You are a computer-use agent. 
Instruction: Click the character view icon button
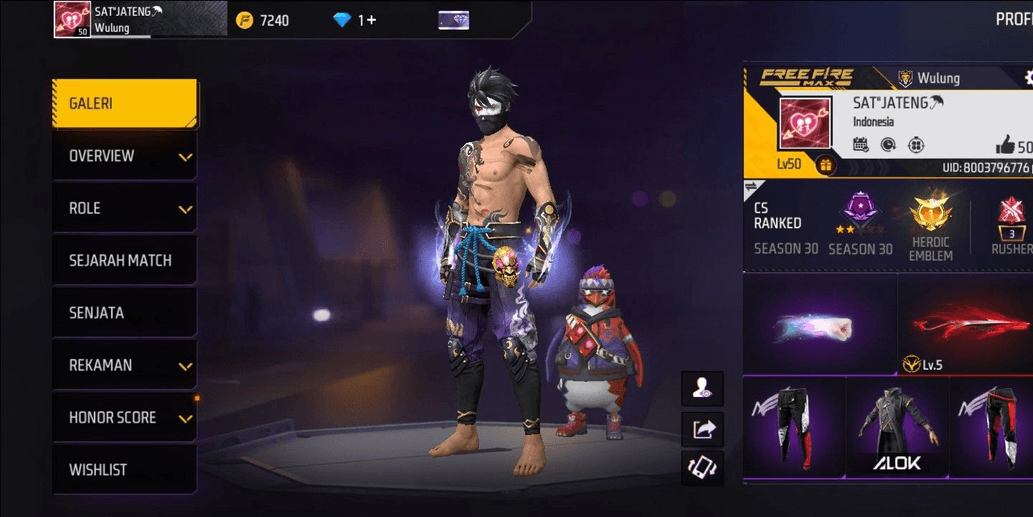[702, 388]
